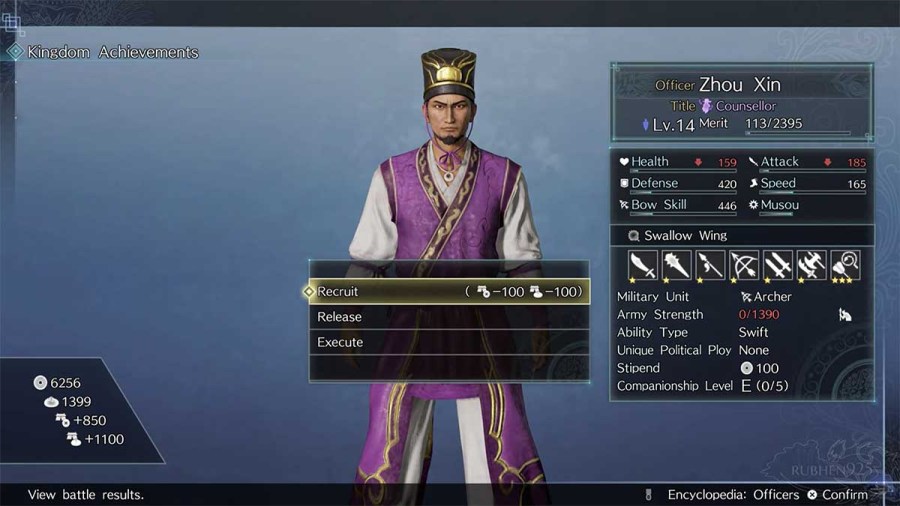Select the three-star fan and whip icon
The image size is (900, 506).
(x=845, y=265)
